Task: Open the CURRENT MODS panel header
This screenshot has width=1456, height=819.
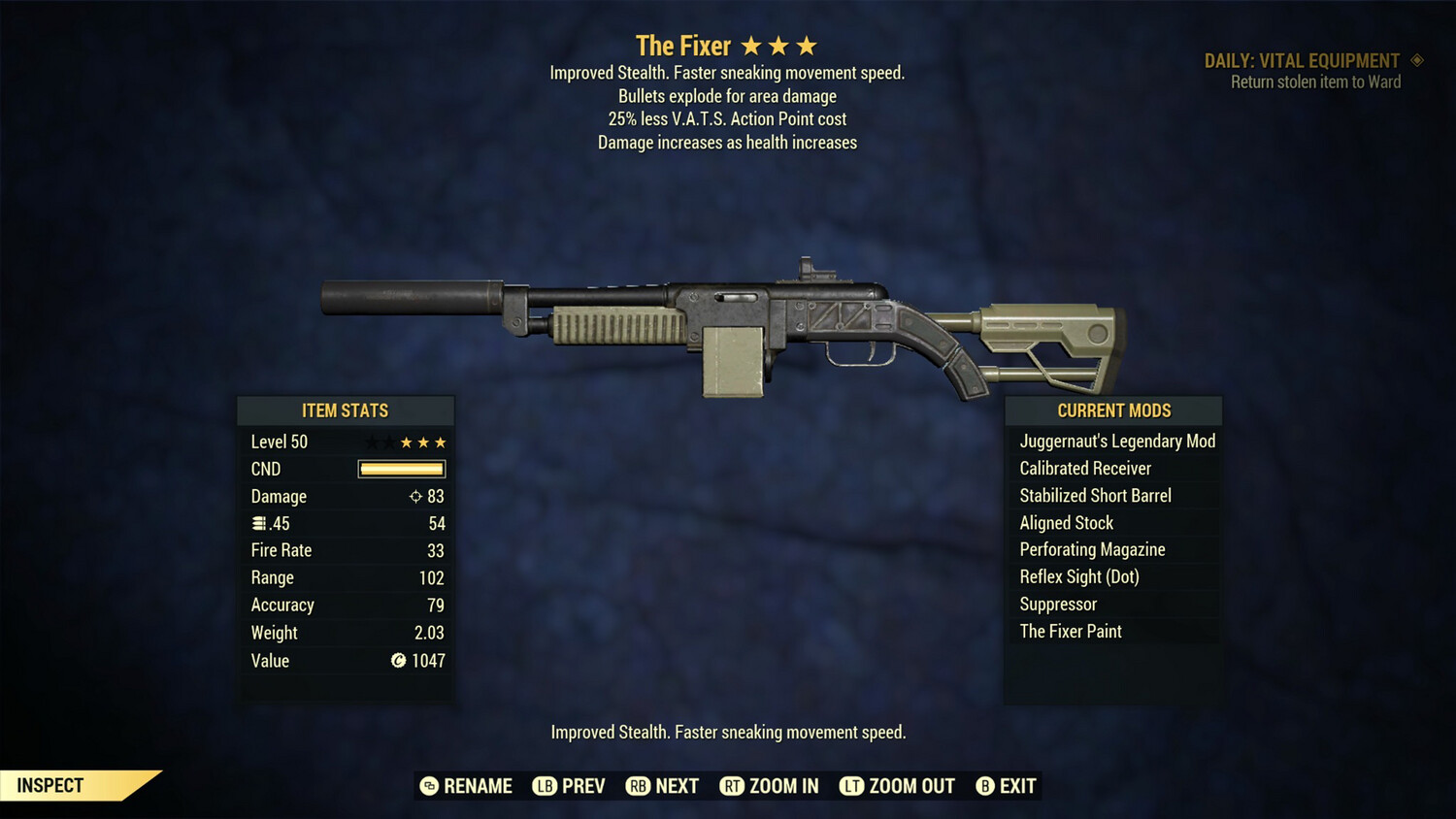Action: pyautogui.click(x=1113, y=410)
